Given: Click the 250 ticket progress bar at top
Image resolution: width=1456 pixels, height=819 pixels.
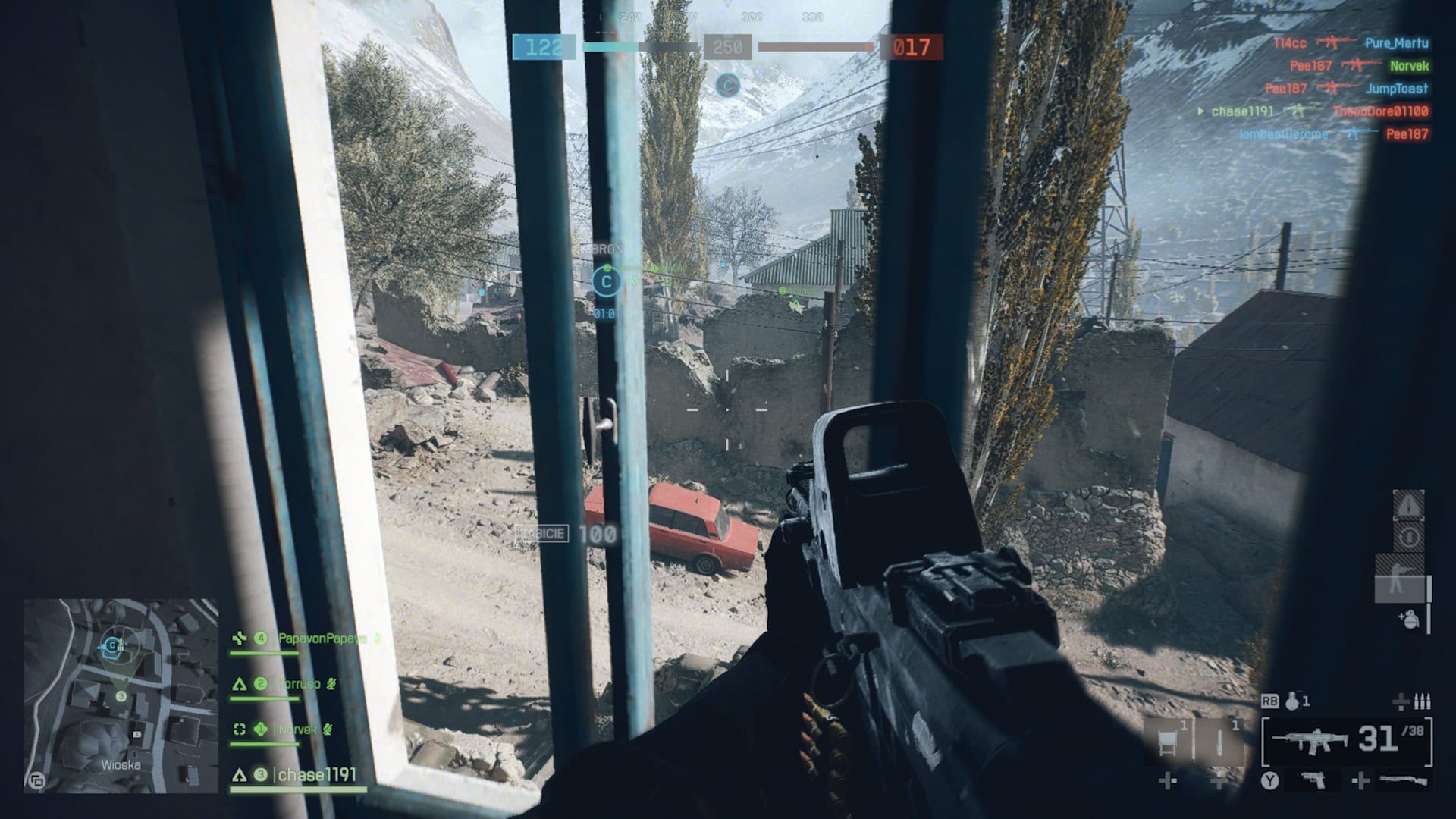Looking at the screenshot, I should (729, 47).
